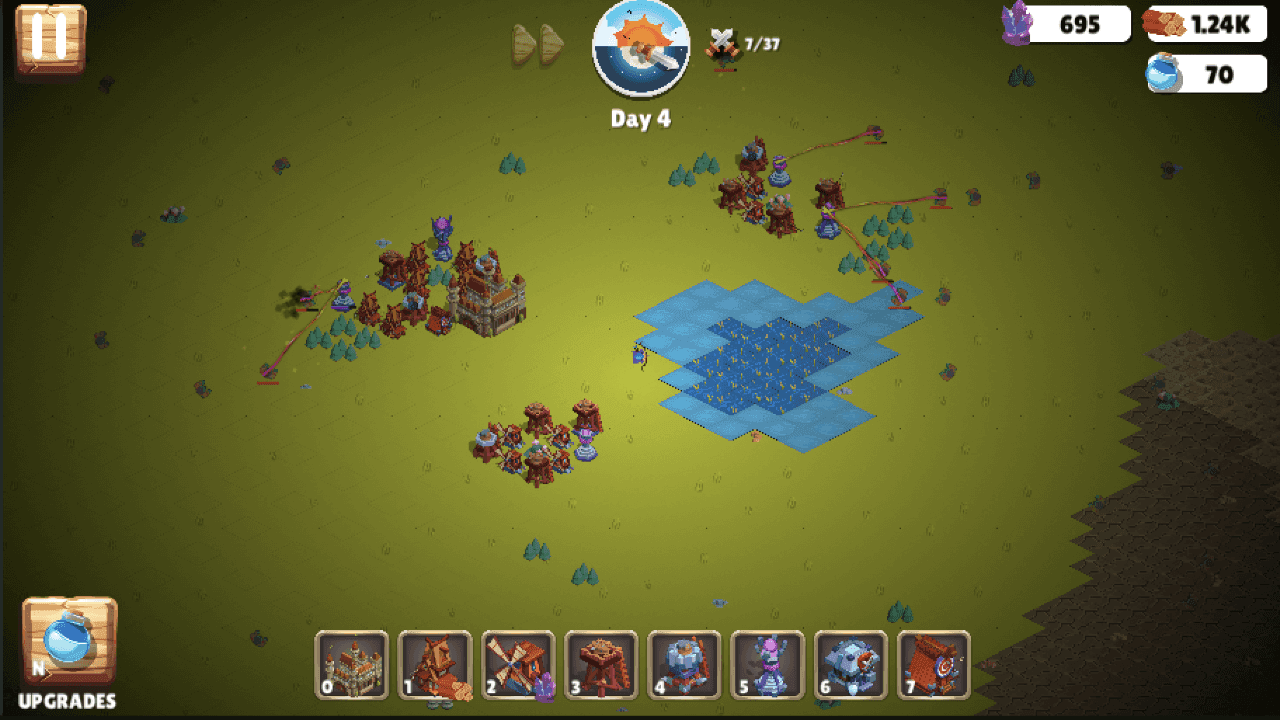Select the sawmill in slot 1
1280x720 pixels.
[435, 664]
